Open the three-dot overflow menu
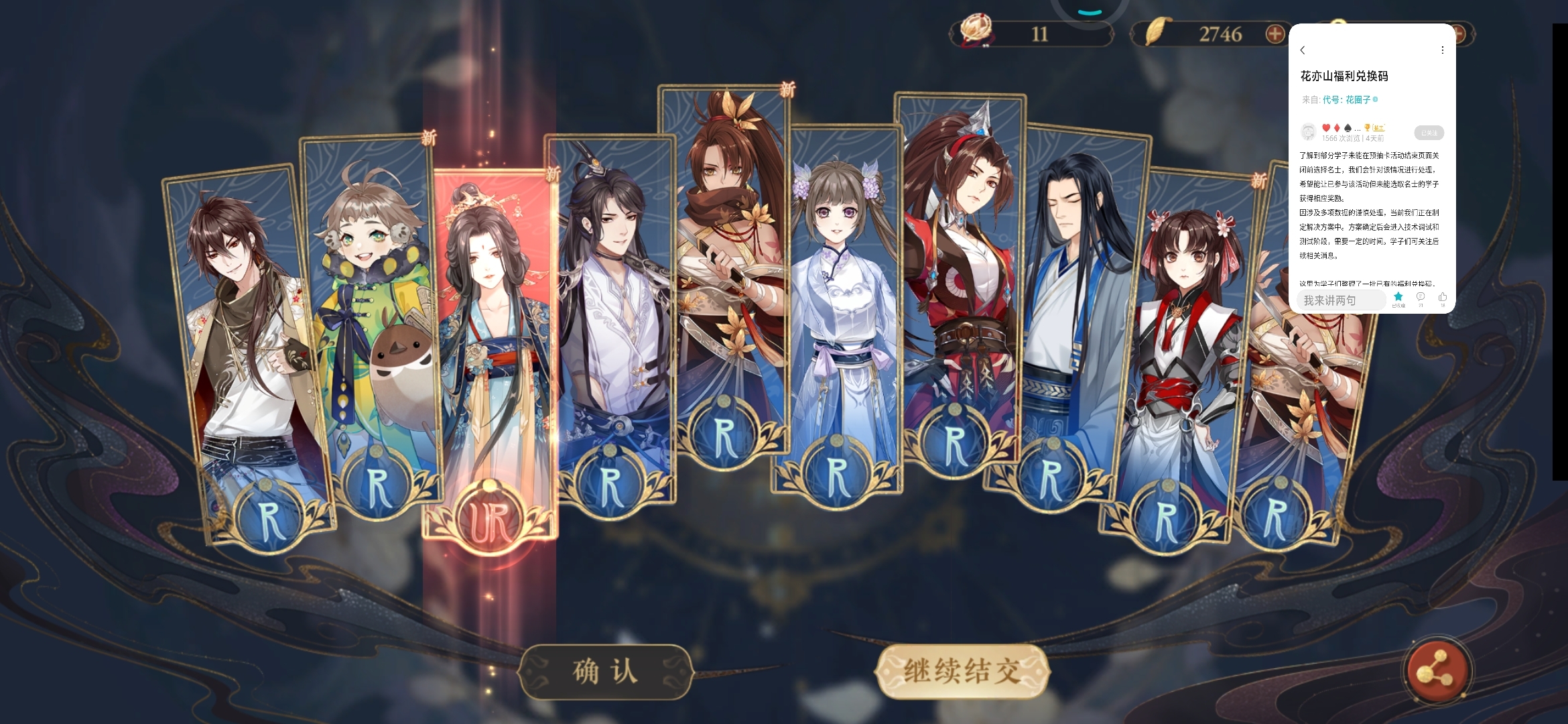This screenshot has height=724, width=1568. click(1442, 49)
